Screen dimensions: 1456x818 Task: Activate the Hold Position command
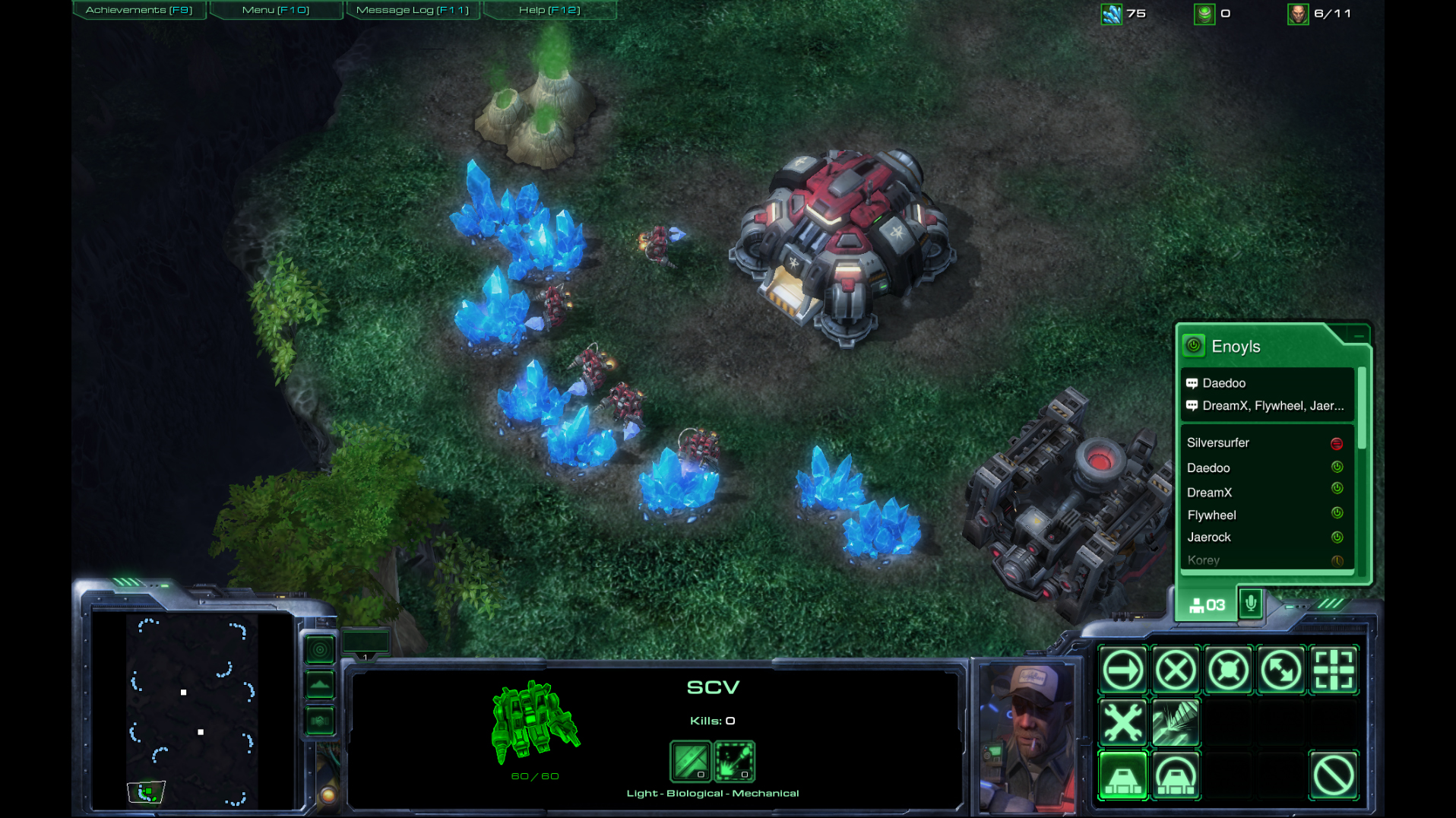[1228, 671]
